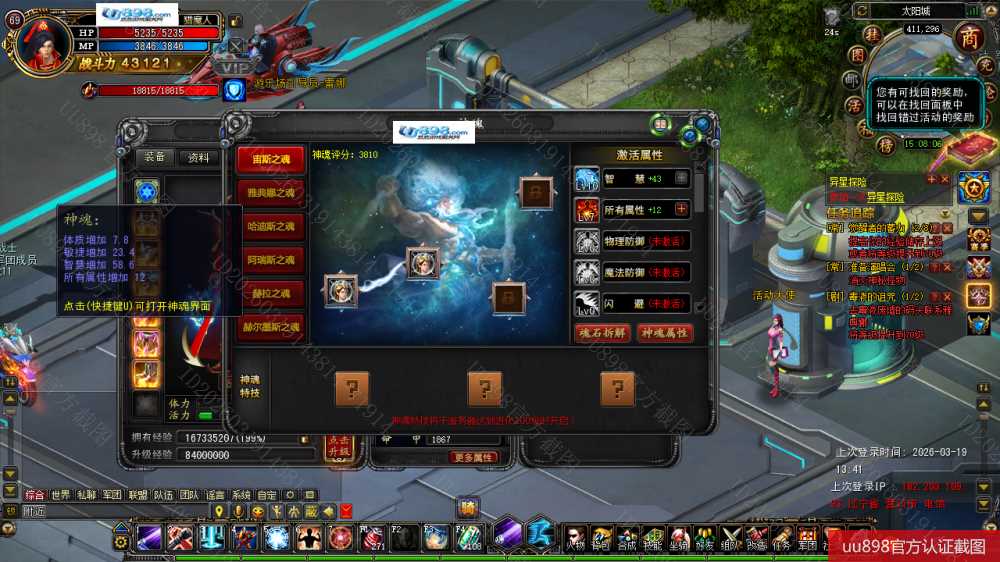Open 更多属性 for more attributes

474,458
